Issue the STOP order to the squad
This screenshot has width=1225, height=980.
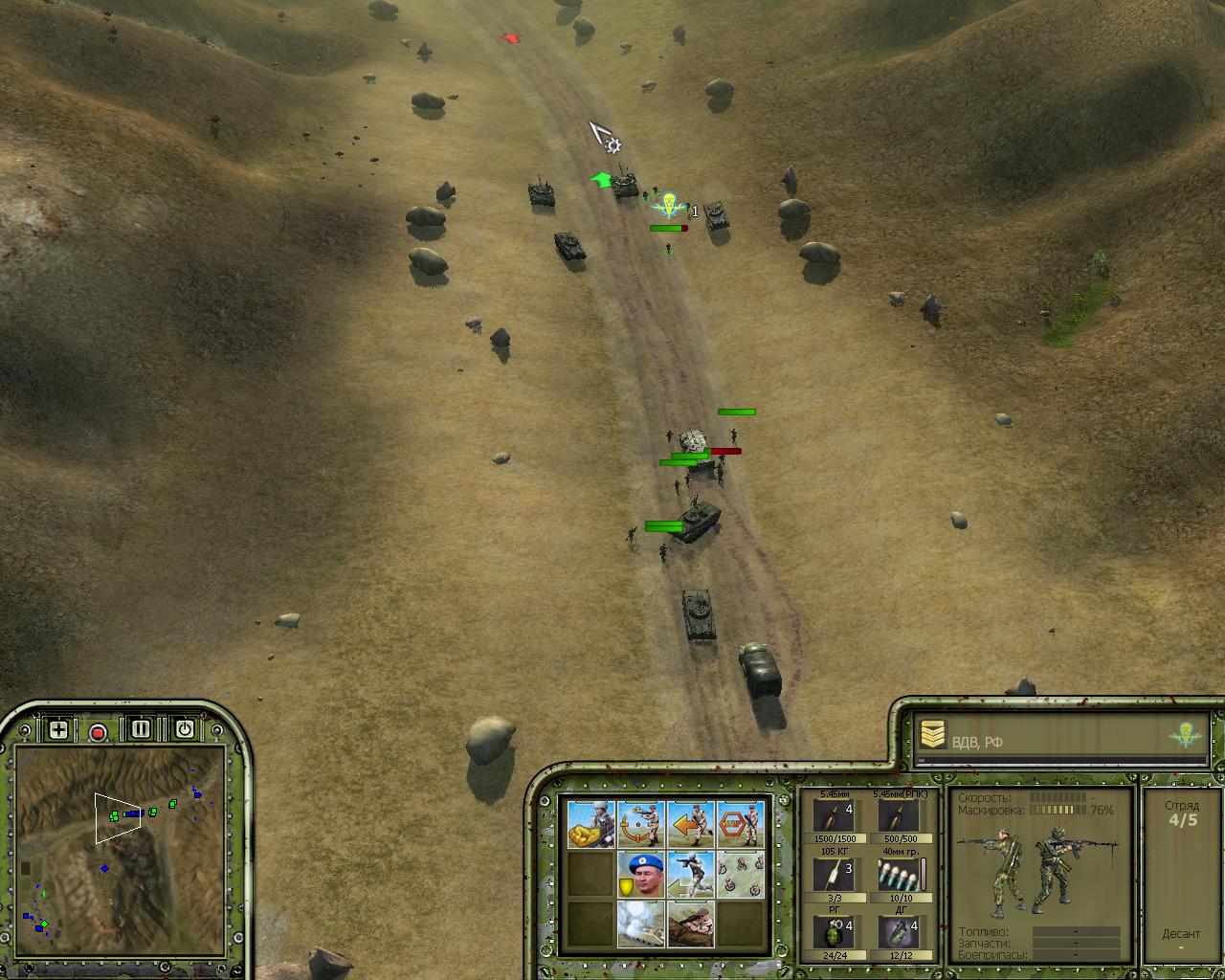click(741, 825)
